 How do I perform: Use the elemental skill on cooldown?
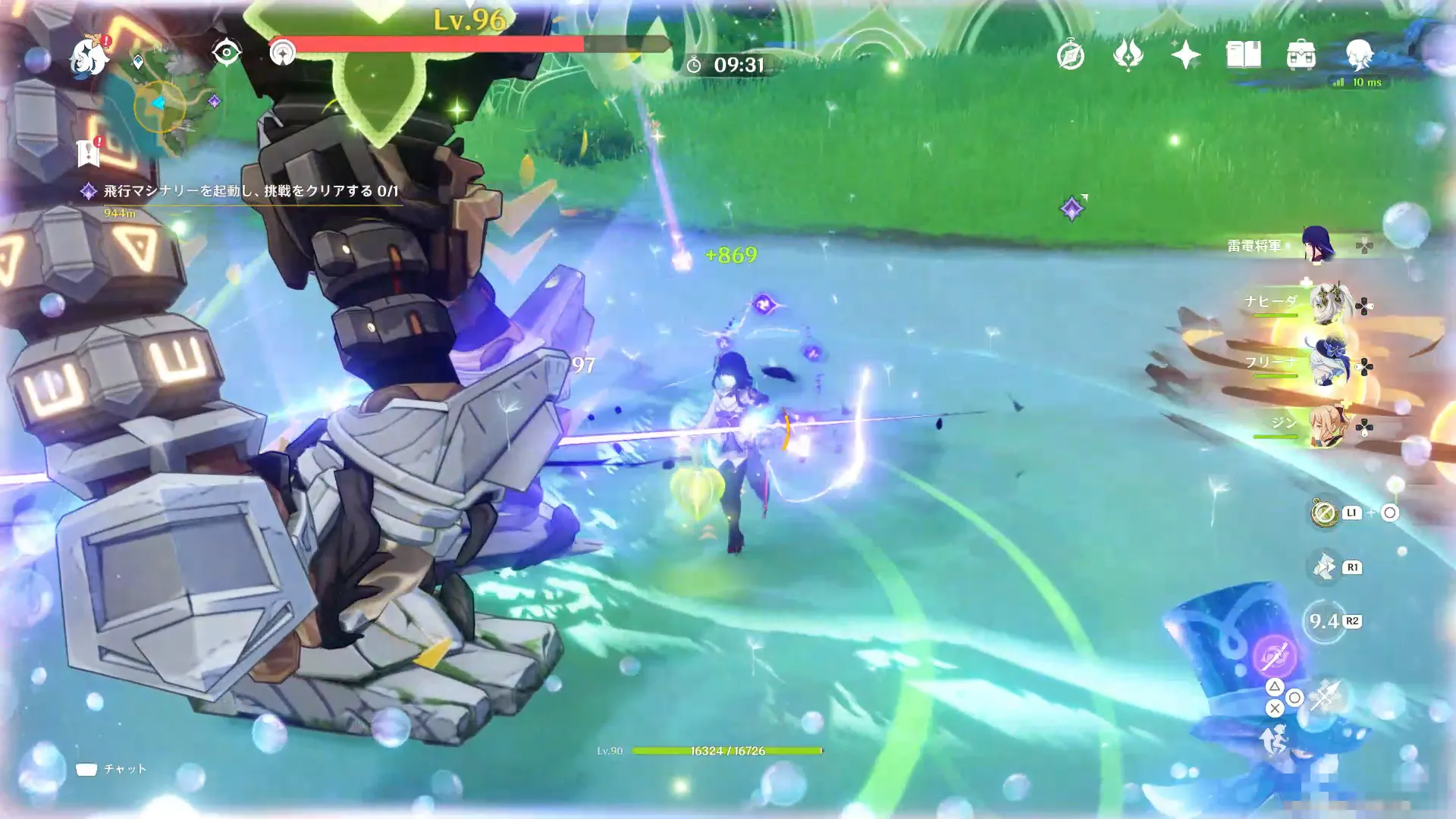[1324, 622]
